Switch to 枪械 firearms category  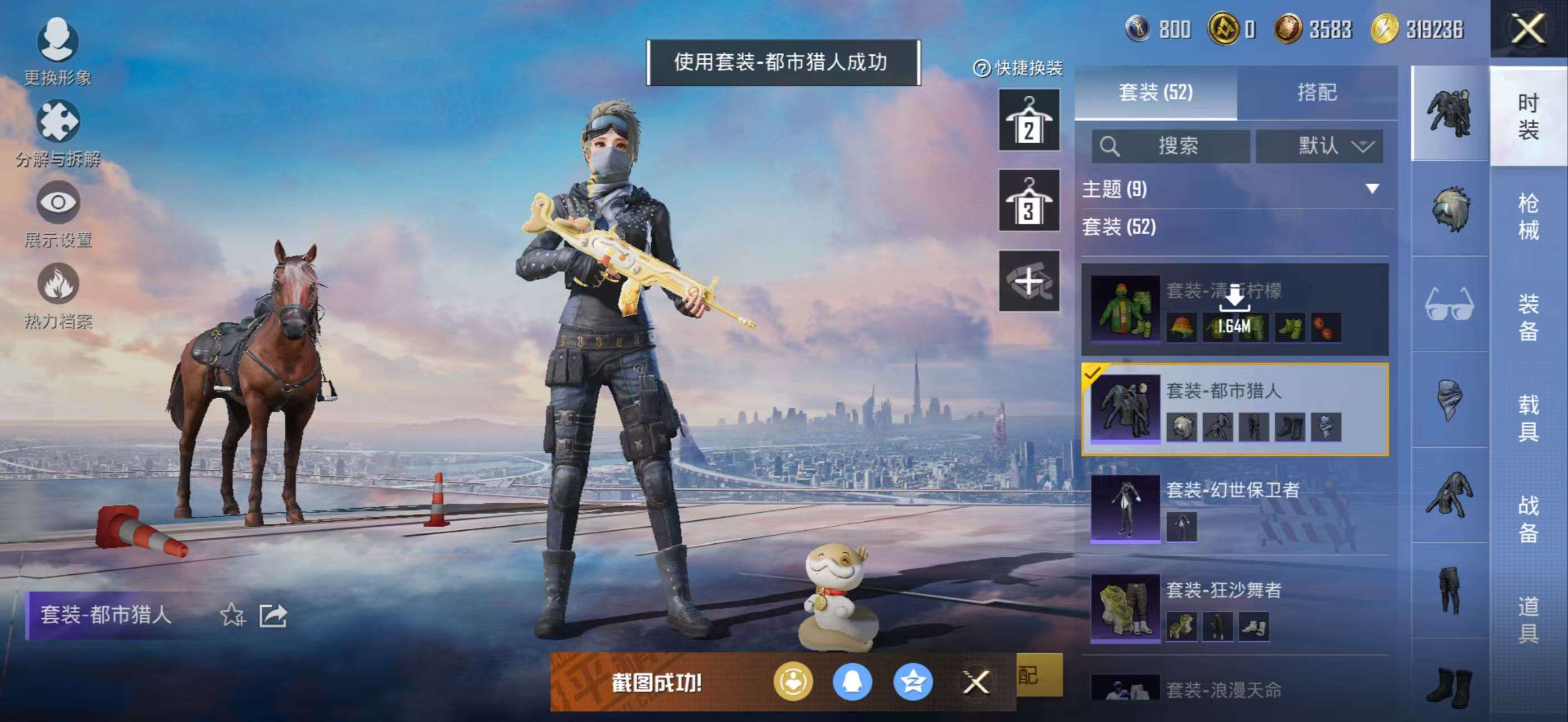tap(1528, 216)
